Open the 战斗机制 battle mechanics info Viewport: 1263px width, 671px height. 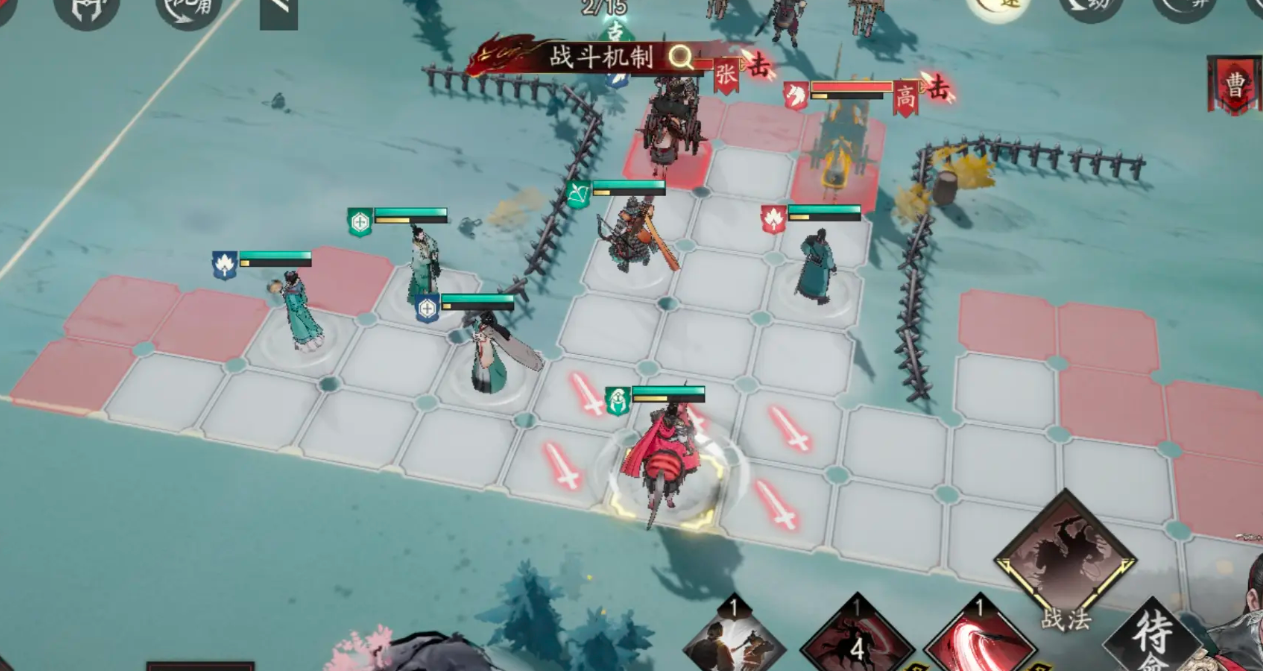(600, 57)
